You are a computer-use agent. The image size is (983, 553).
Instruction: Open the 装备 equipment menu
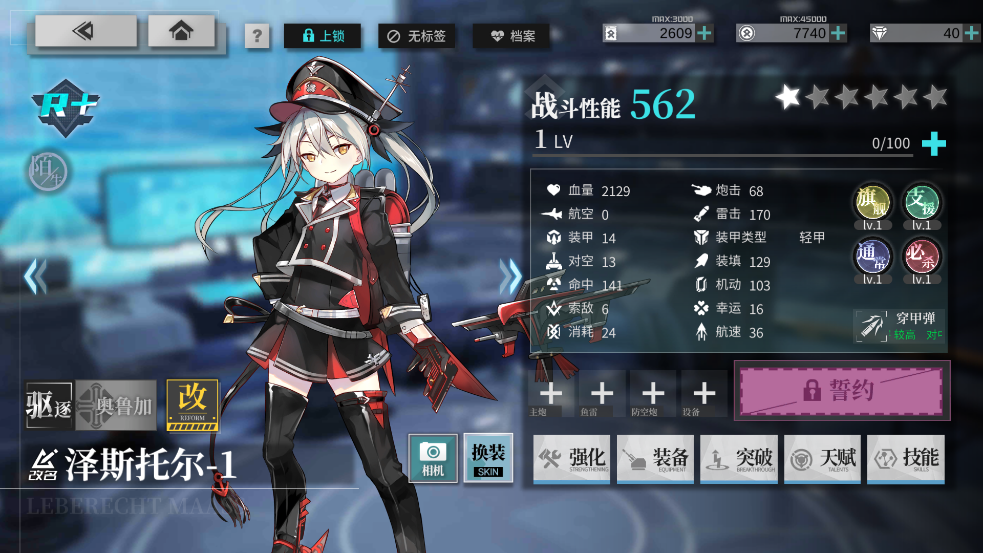point(655,459)
